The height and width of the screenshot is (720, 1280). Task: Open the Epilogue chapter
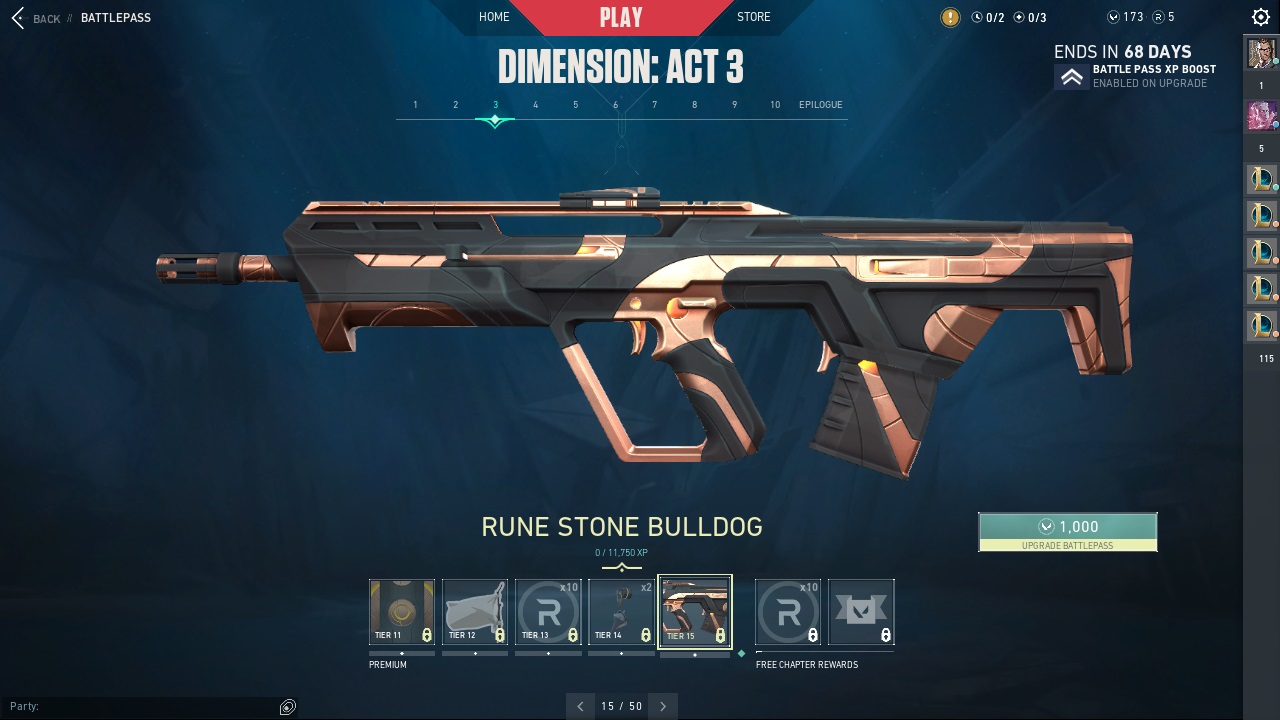point(820,104)
